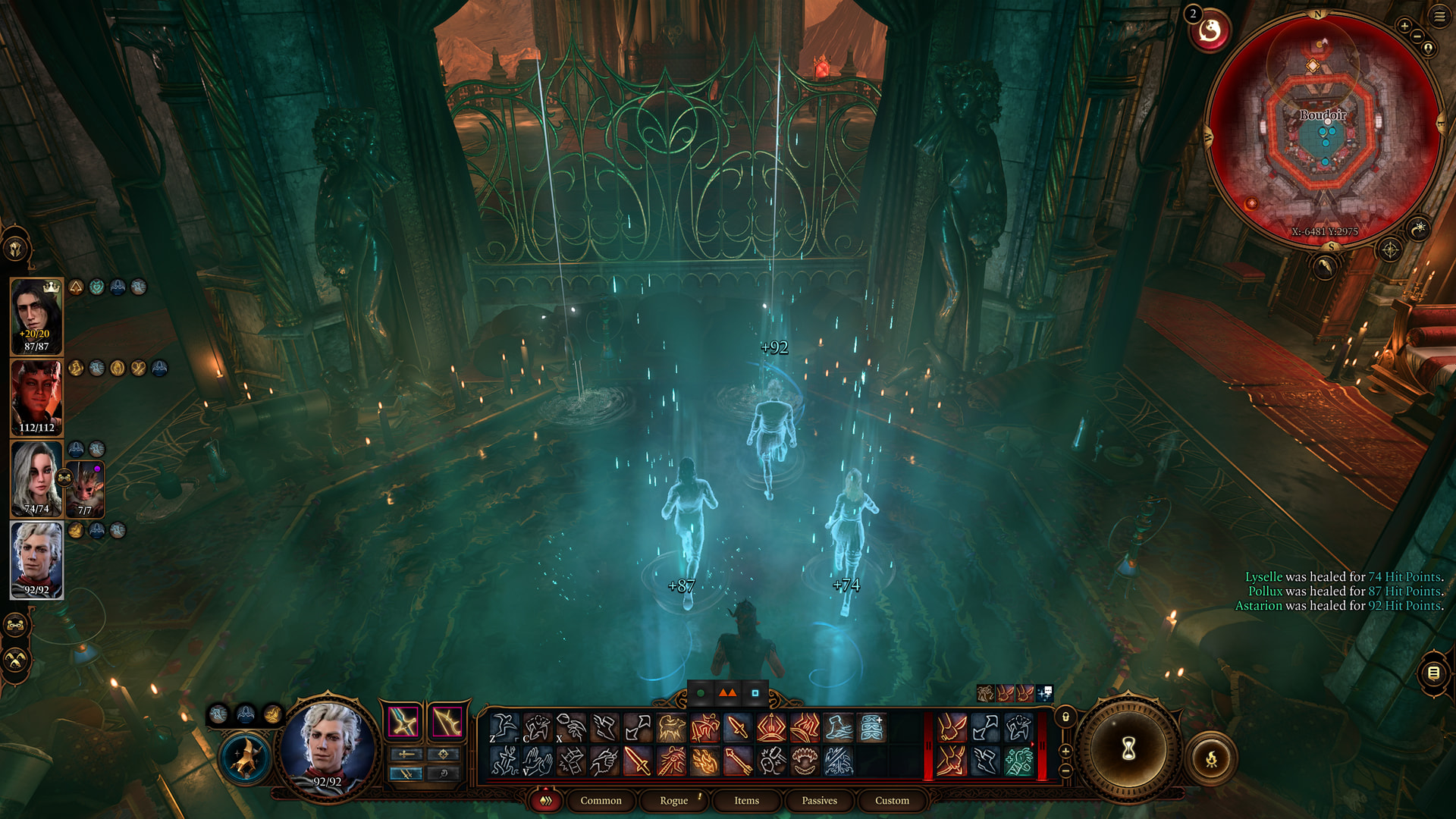Click the hourglass end turn button
The width and height of the screenshot is (1456, 819).
(x=1128, y=749)
